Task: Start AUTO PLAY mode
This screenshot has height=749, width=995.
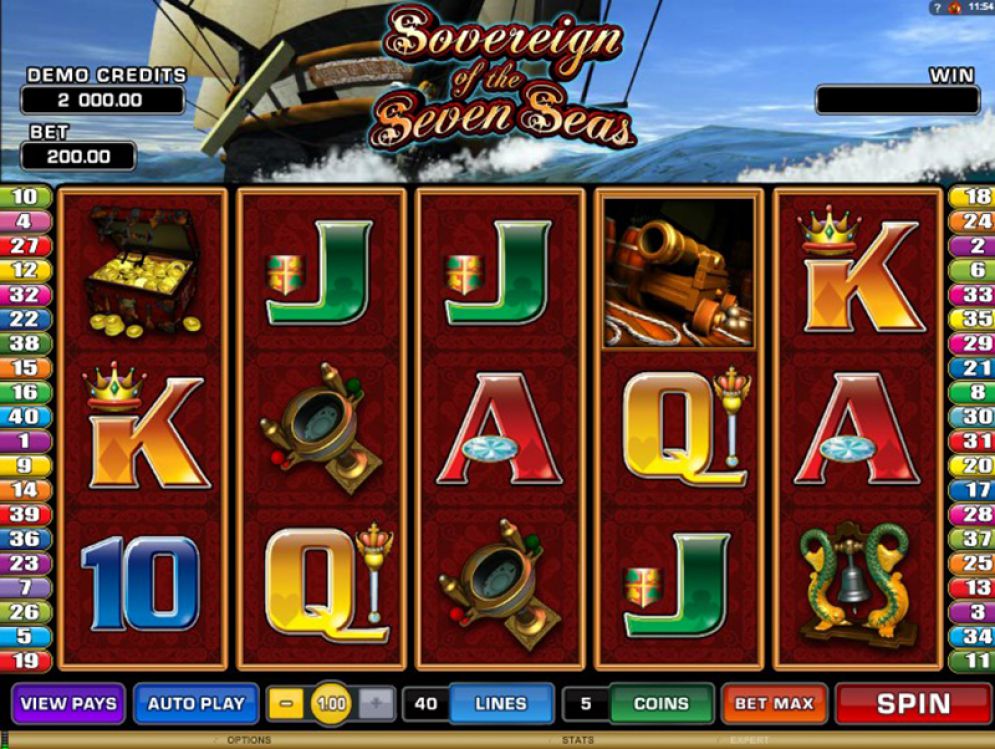Action: click(196, 703)
